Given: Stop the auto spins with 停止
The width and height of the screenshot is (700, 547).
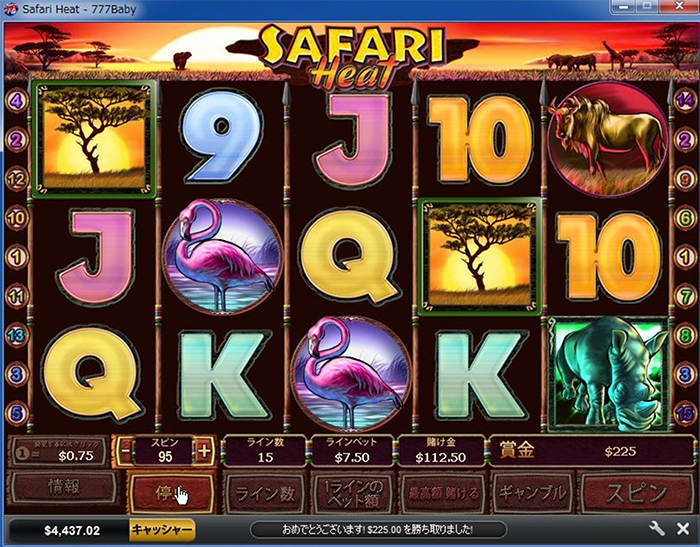Looking at the screenshot, I should click(170, 491).
